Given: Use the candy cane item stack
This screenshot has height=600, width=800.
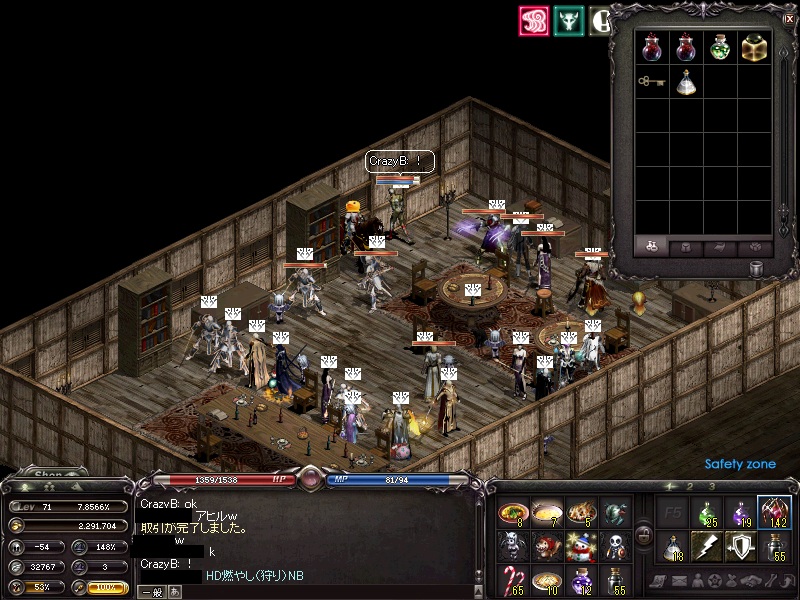Looking at the screenshot, I should point(513,579).
